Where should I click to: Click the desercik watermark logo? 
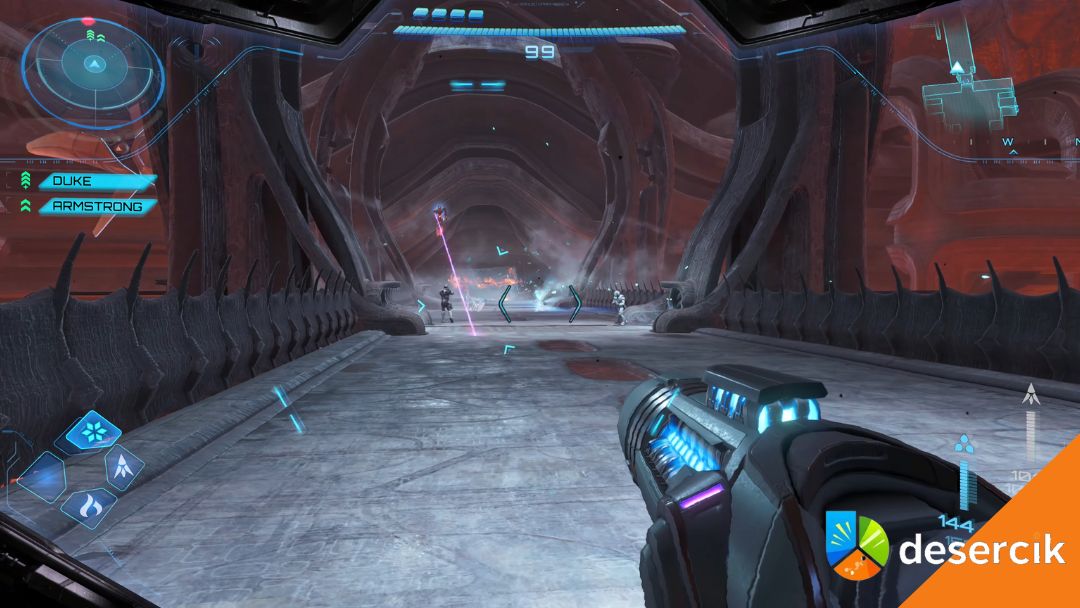click(x=946, y=548)
